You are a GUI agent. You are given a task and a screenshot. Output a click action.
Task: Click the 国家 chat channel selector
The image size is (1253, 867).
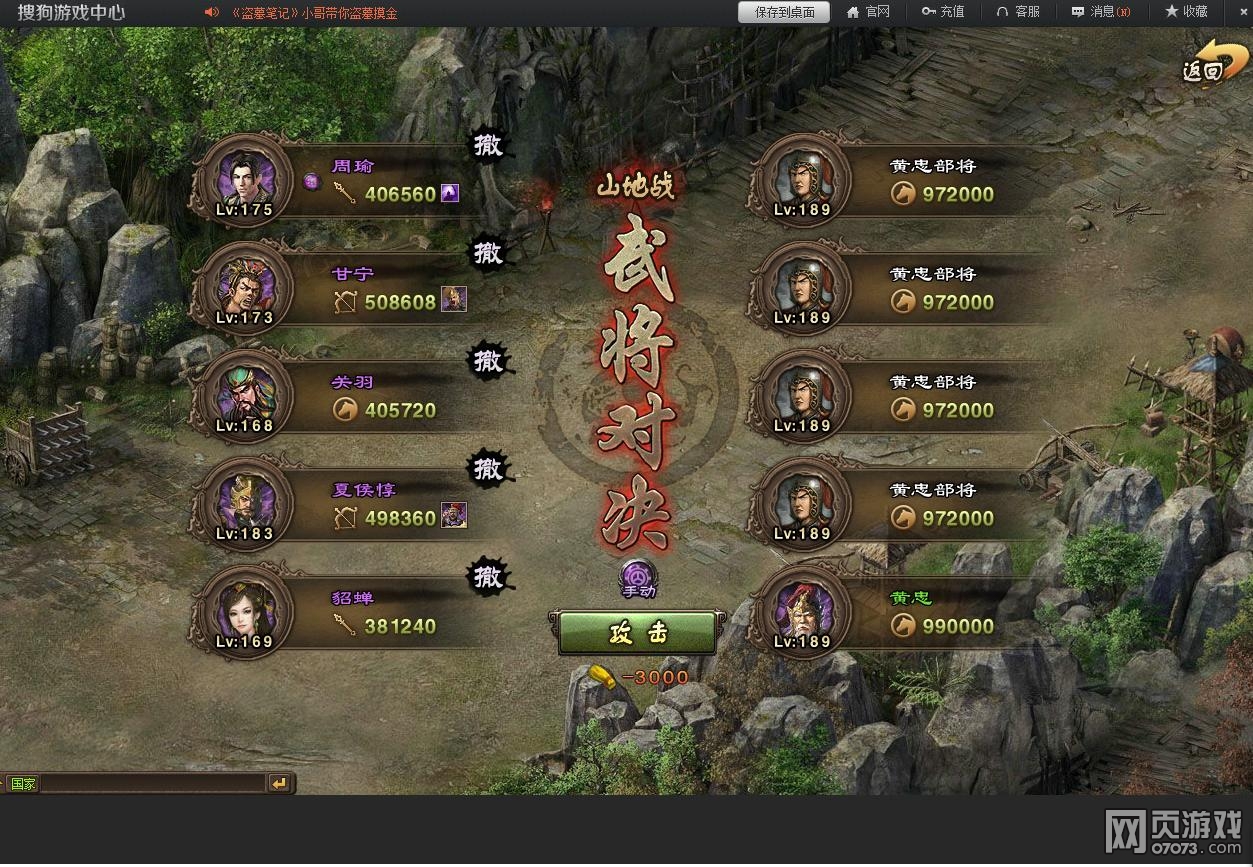[x=22, y=784]
